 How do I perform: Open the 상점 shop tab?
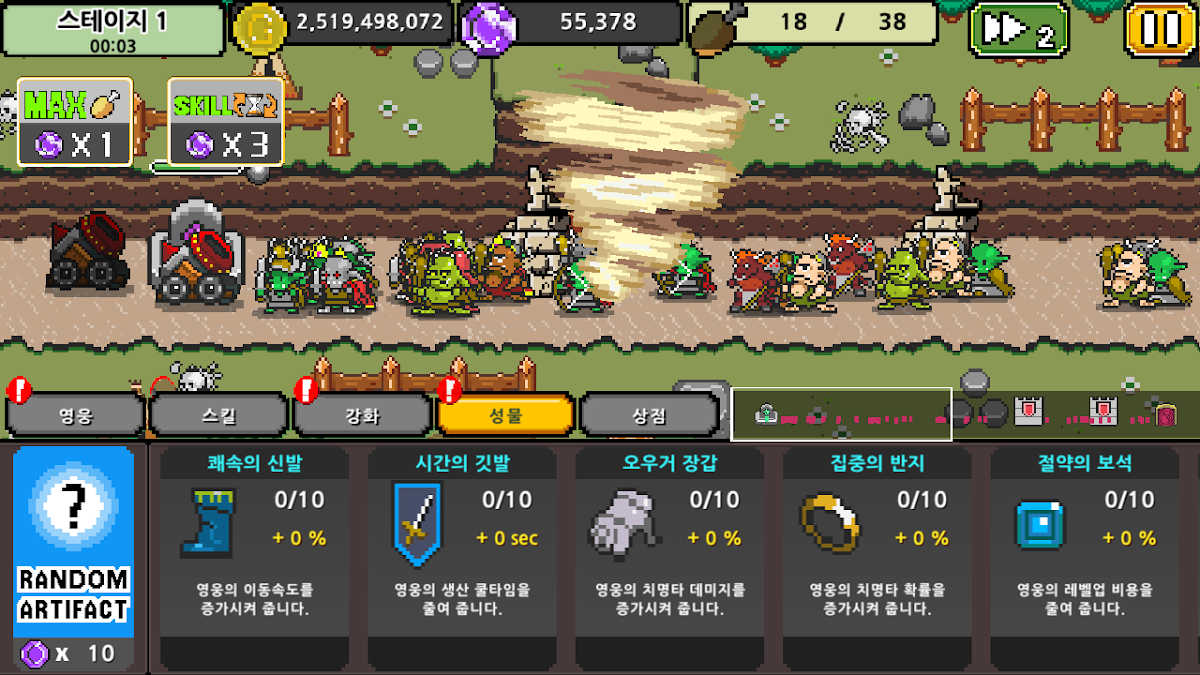[x=649, y=415]
